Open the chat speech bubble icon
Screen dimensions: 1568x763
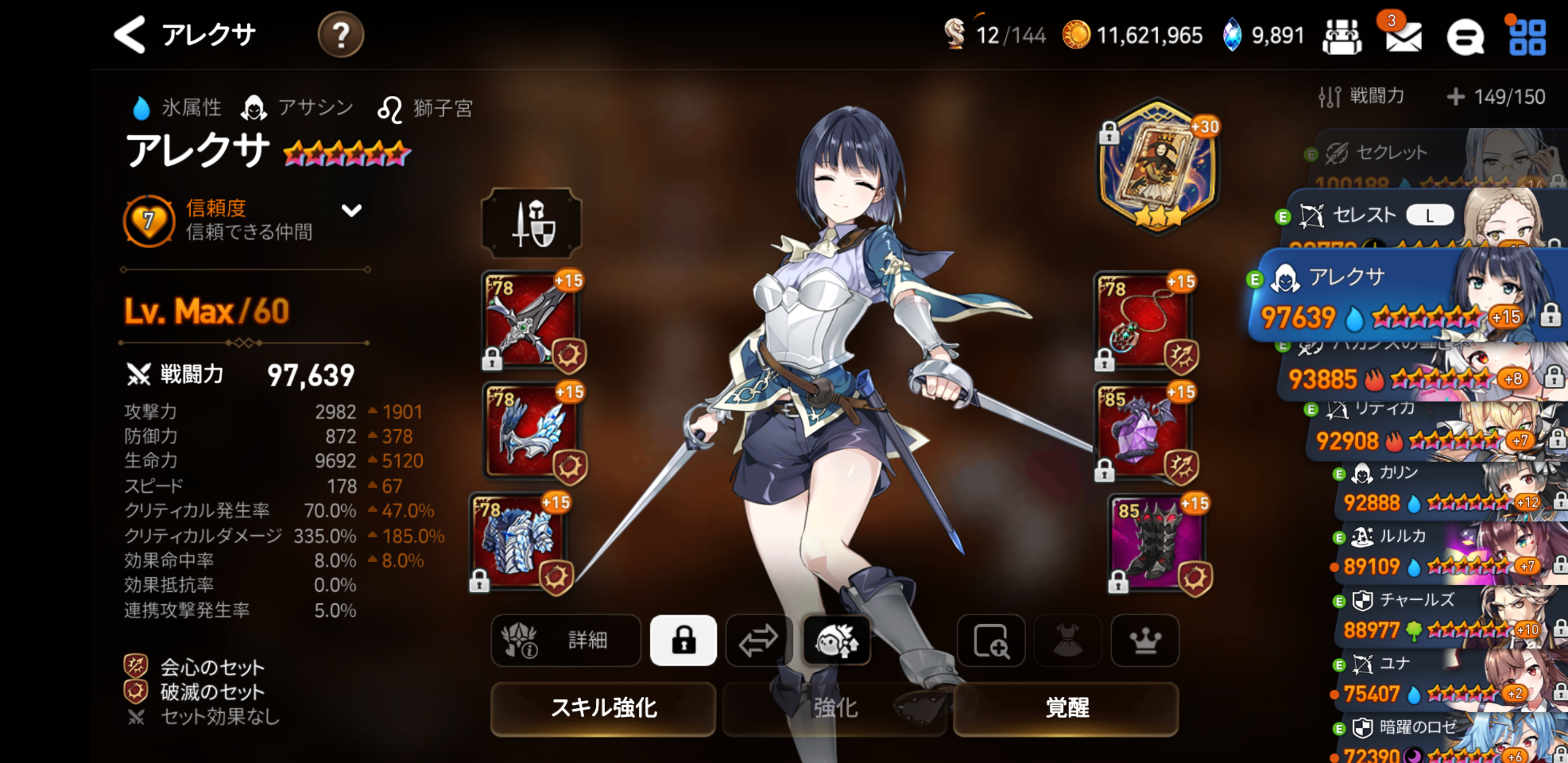(x=1465, y=38)
